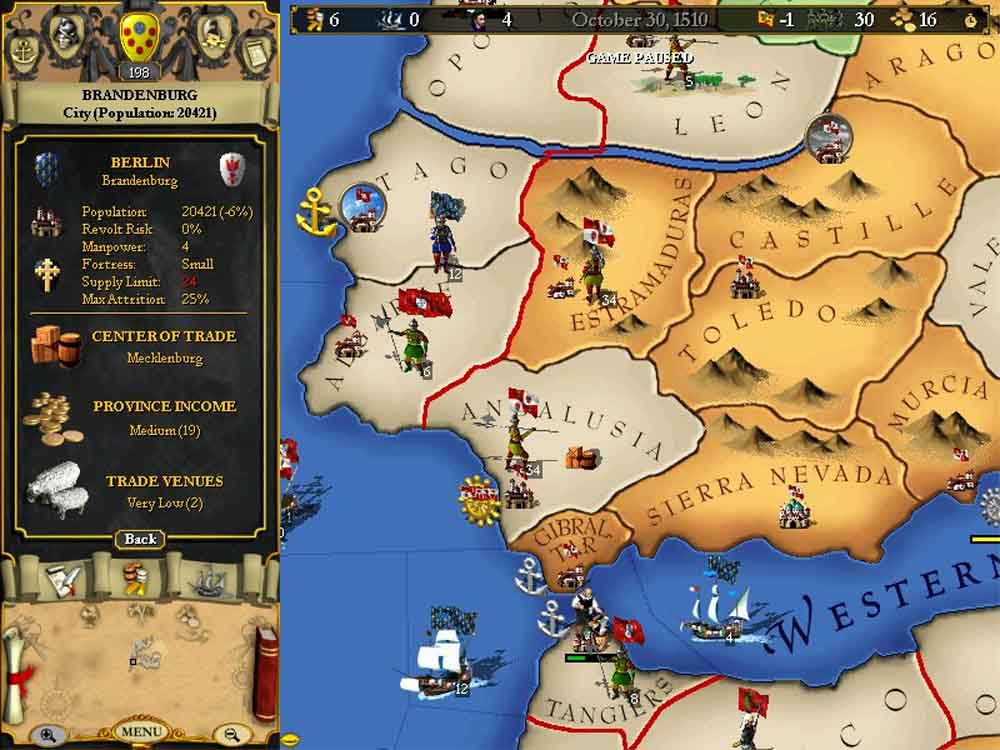1000x750 pixels.
Task: Zoom in the map with magnifier plus
Action: [x=47, y=734]
